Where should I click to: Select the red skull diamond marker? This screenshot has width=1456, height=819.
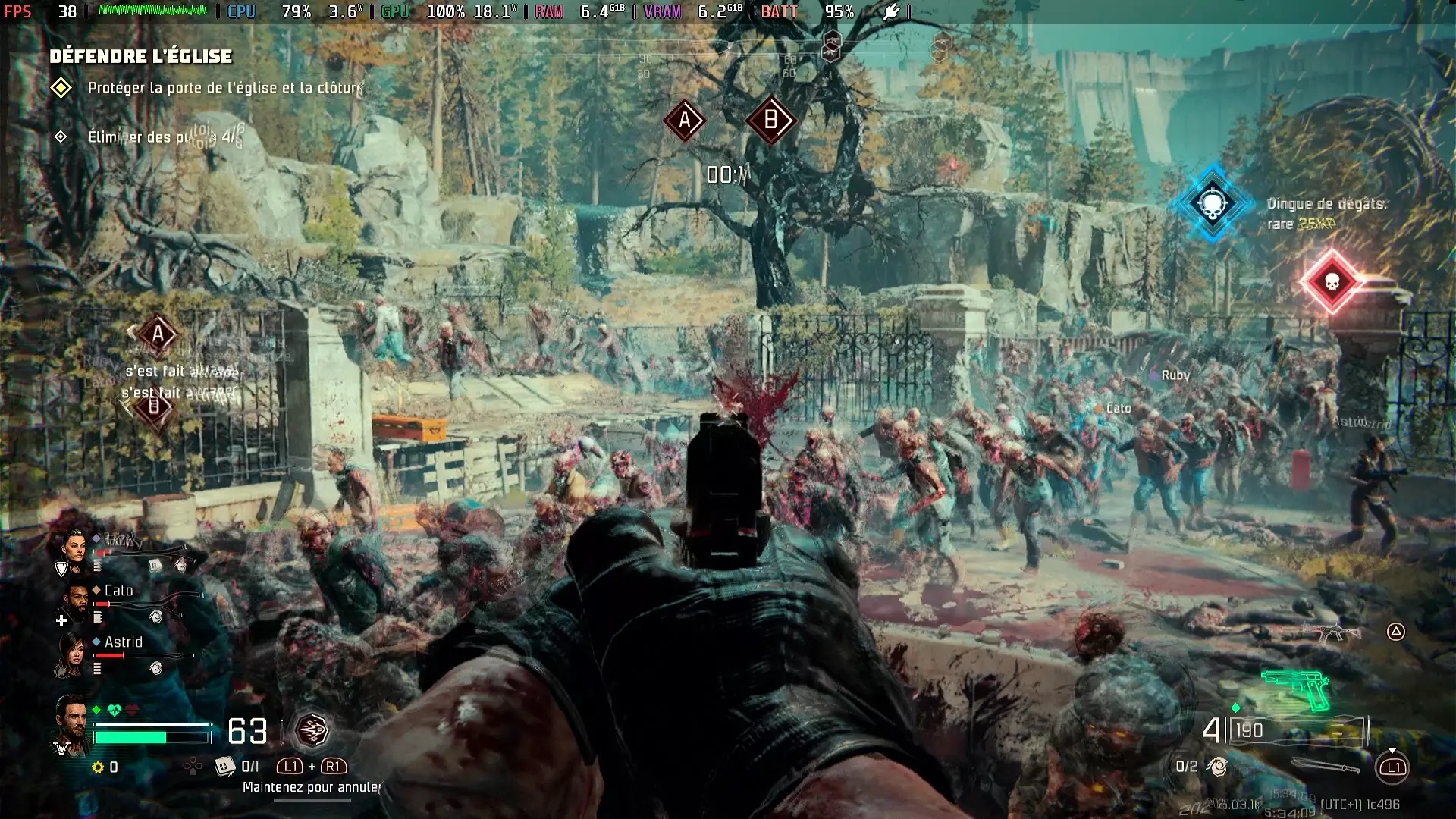(x=1331, y=282)
